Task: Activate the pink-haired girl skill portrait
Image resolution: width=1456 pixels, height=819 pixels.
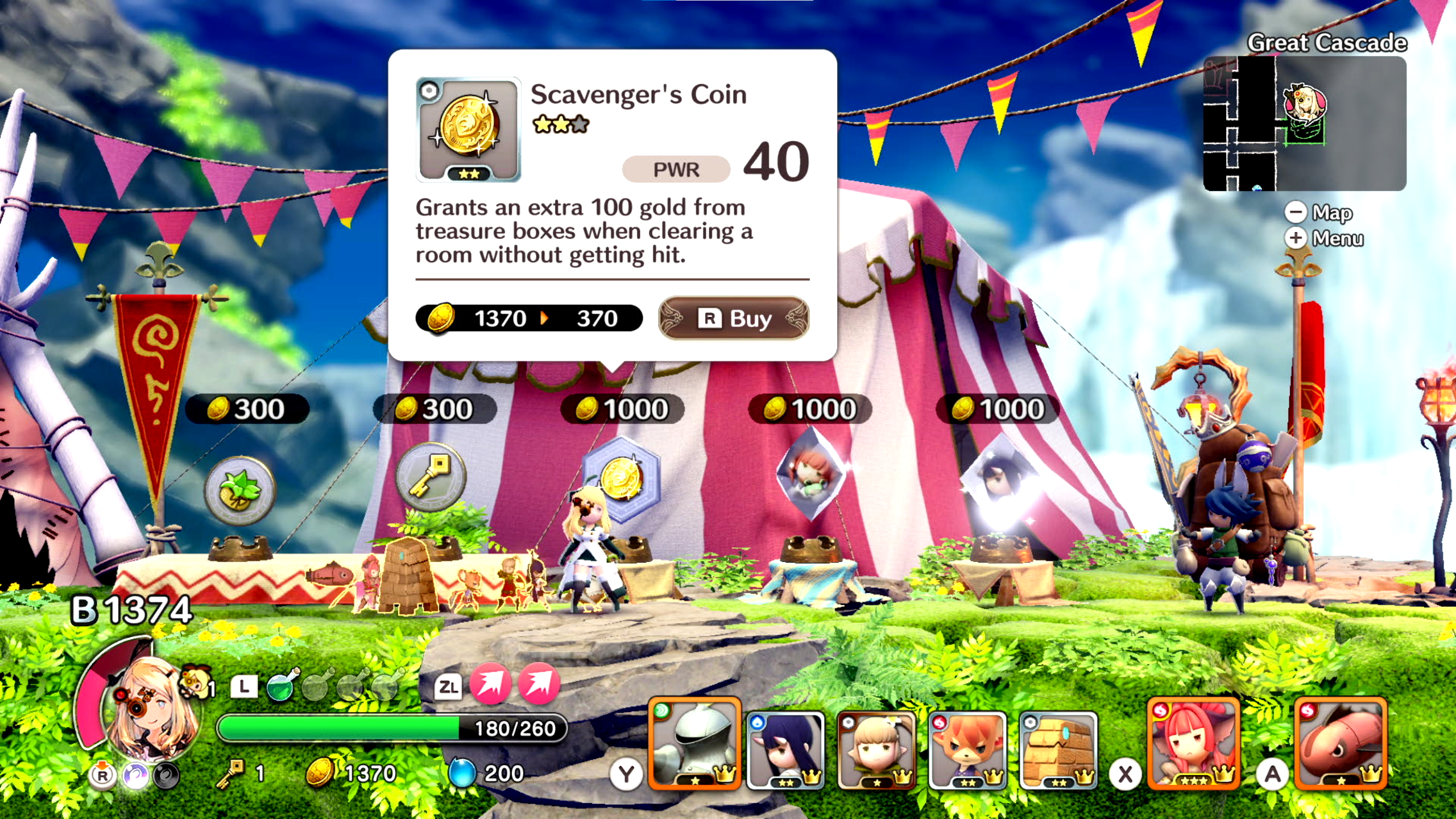Action: [x=1193, y=743]
